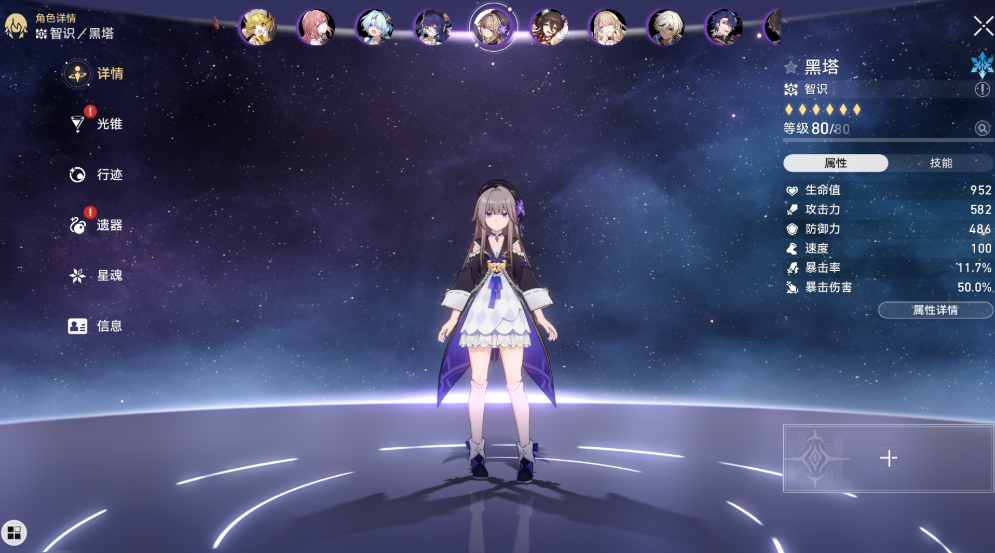Switch to the yellow-haired character portrait
The width and height of the screenshot is (995, 553).
pos(257,27)
